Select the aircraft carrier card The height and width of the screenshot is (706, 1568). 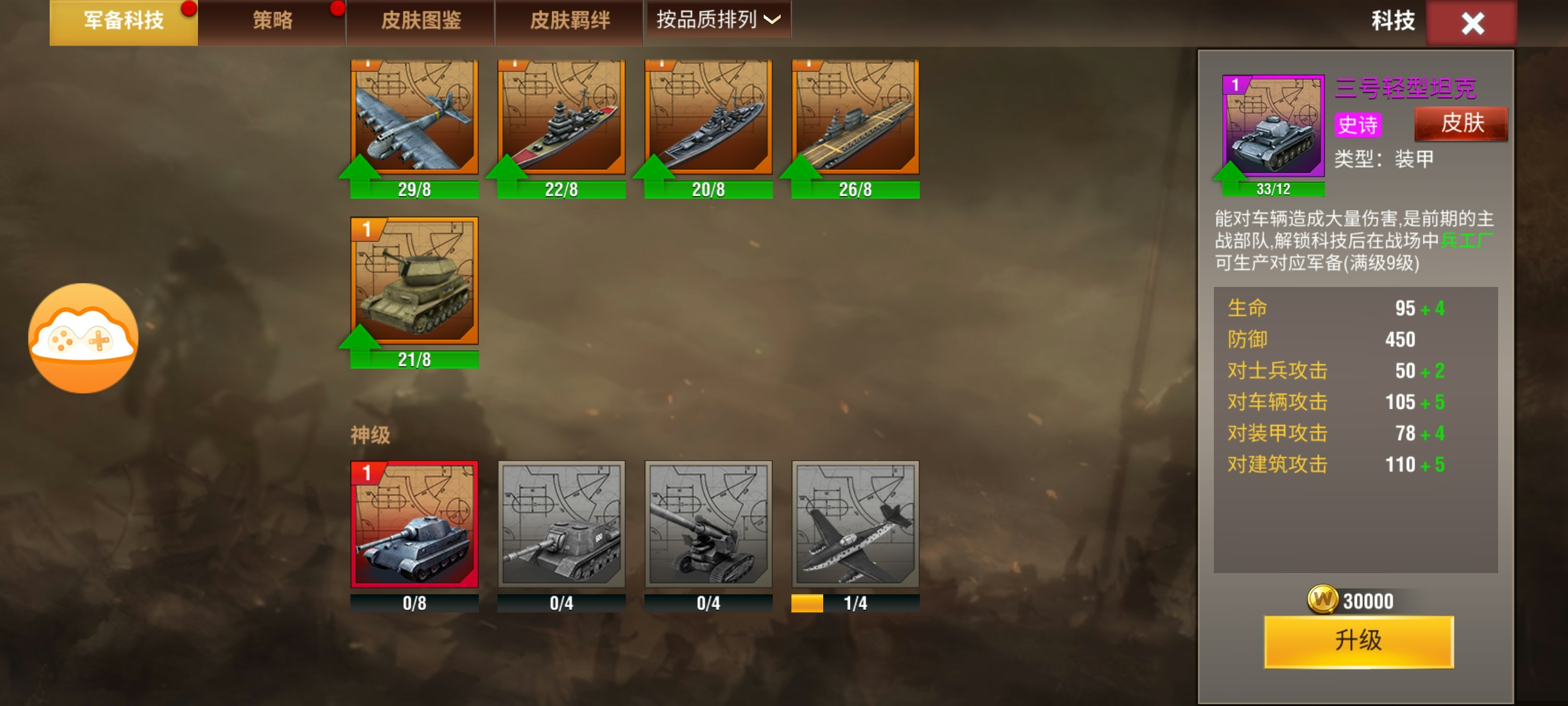tap(855, 118)
